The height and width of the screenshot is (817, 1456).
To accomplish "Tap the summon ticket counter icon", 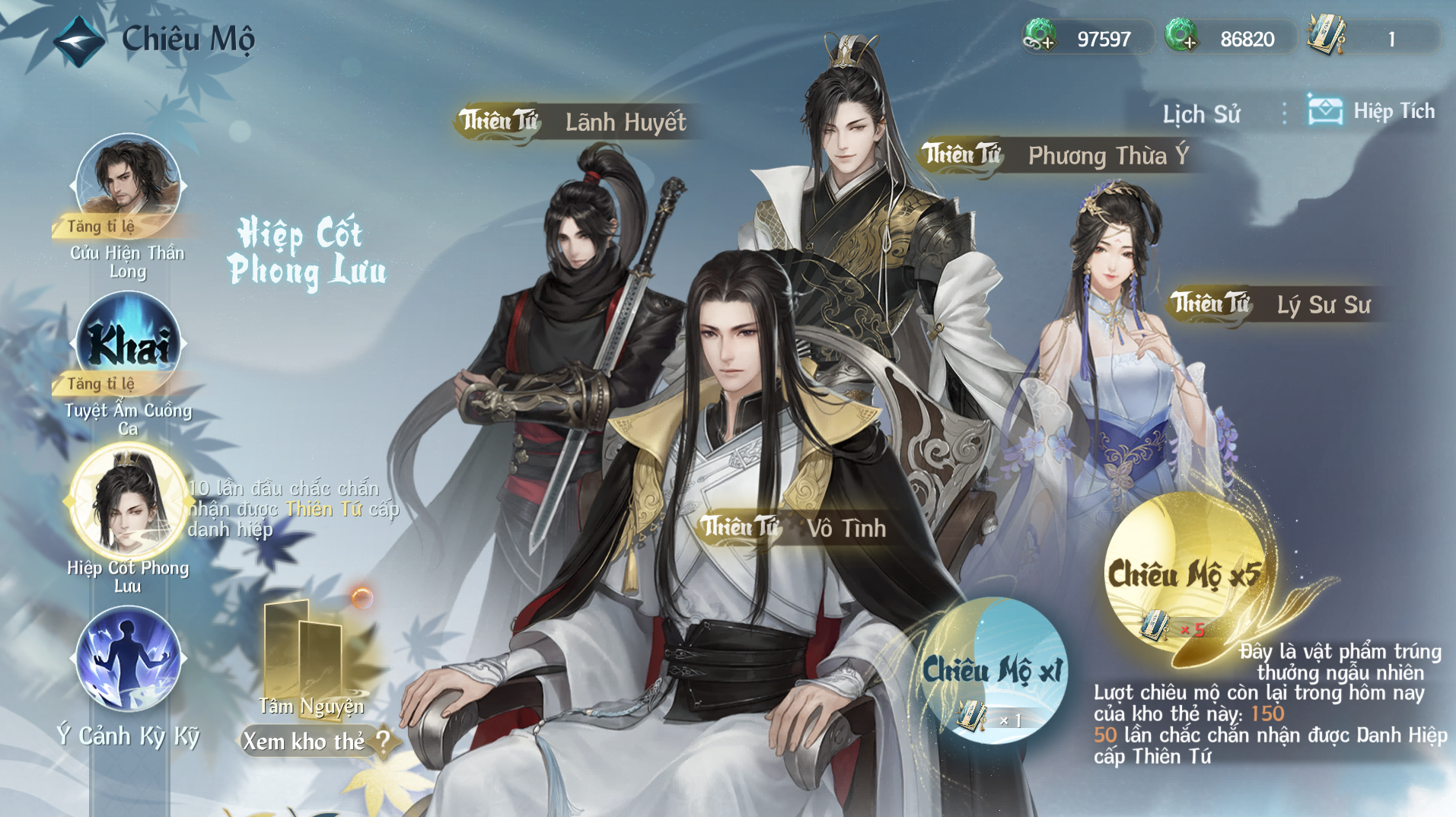I will [1327, 37].
